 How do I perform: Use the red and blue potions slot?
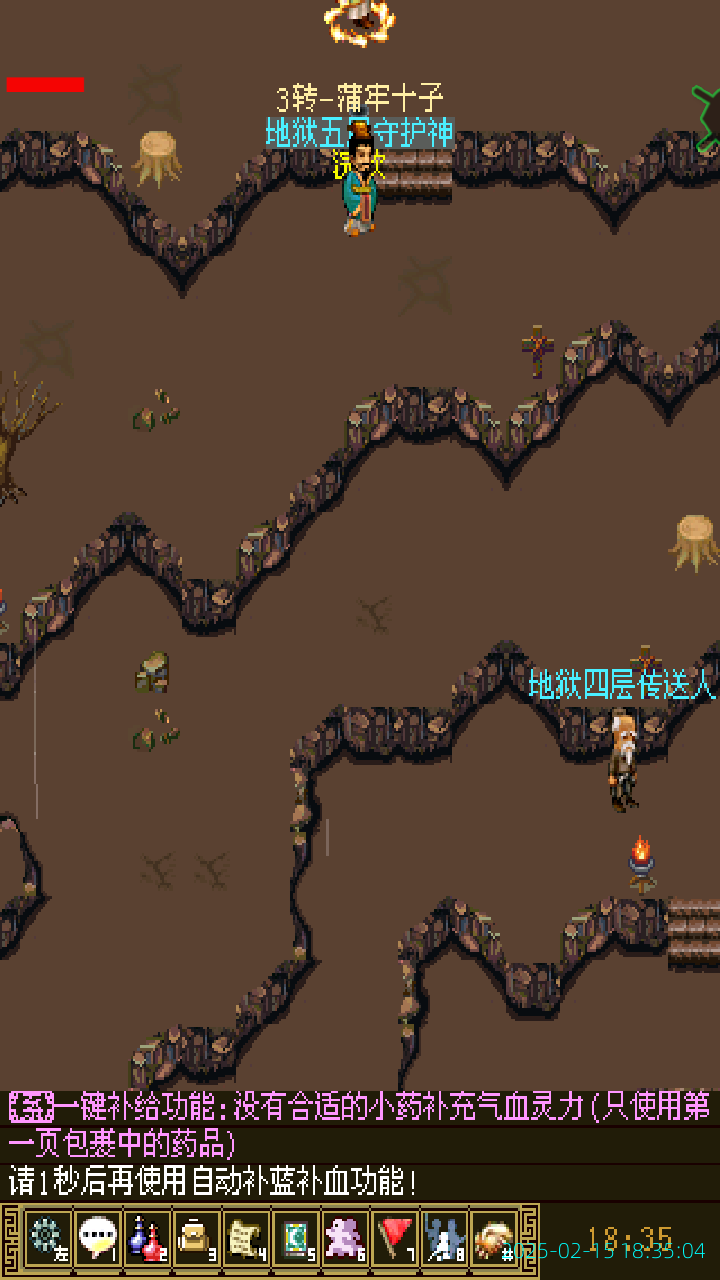pyautogui.click(x=147, y=1238)
